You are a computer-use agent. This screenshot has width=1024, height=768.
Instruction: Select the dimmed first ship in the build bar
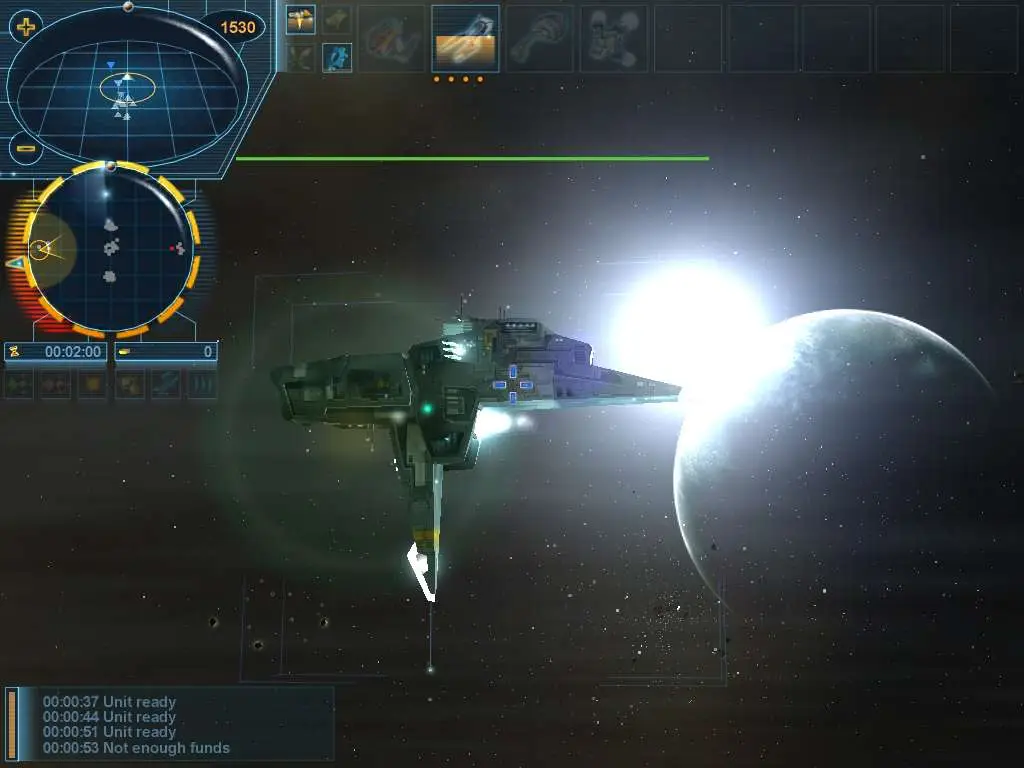tap(391, 39)
